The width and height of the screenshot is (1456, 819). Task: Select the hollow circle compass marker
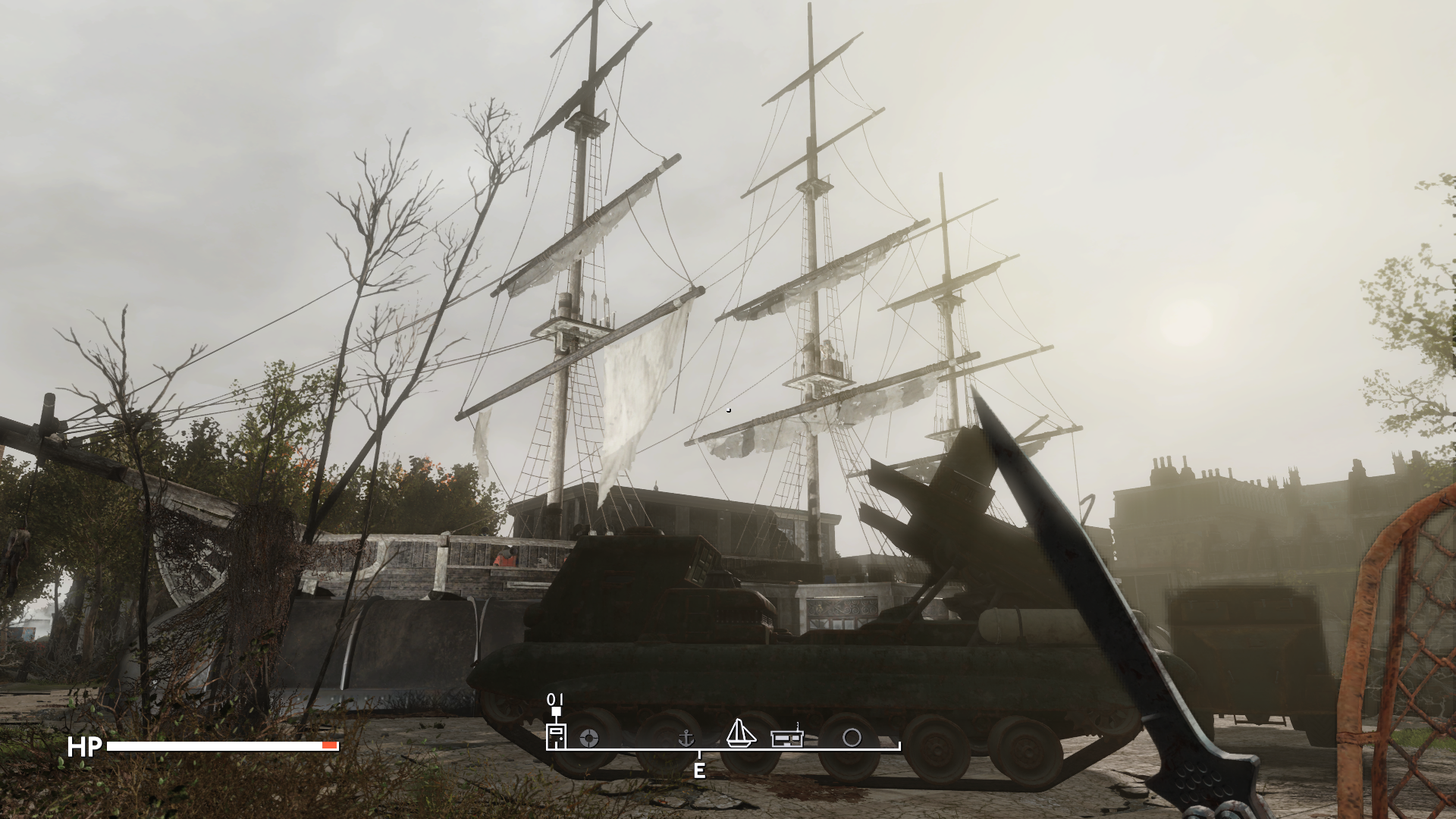point(852,738)
